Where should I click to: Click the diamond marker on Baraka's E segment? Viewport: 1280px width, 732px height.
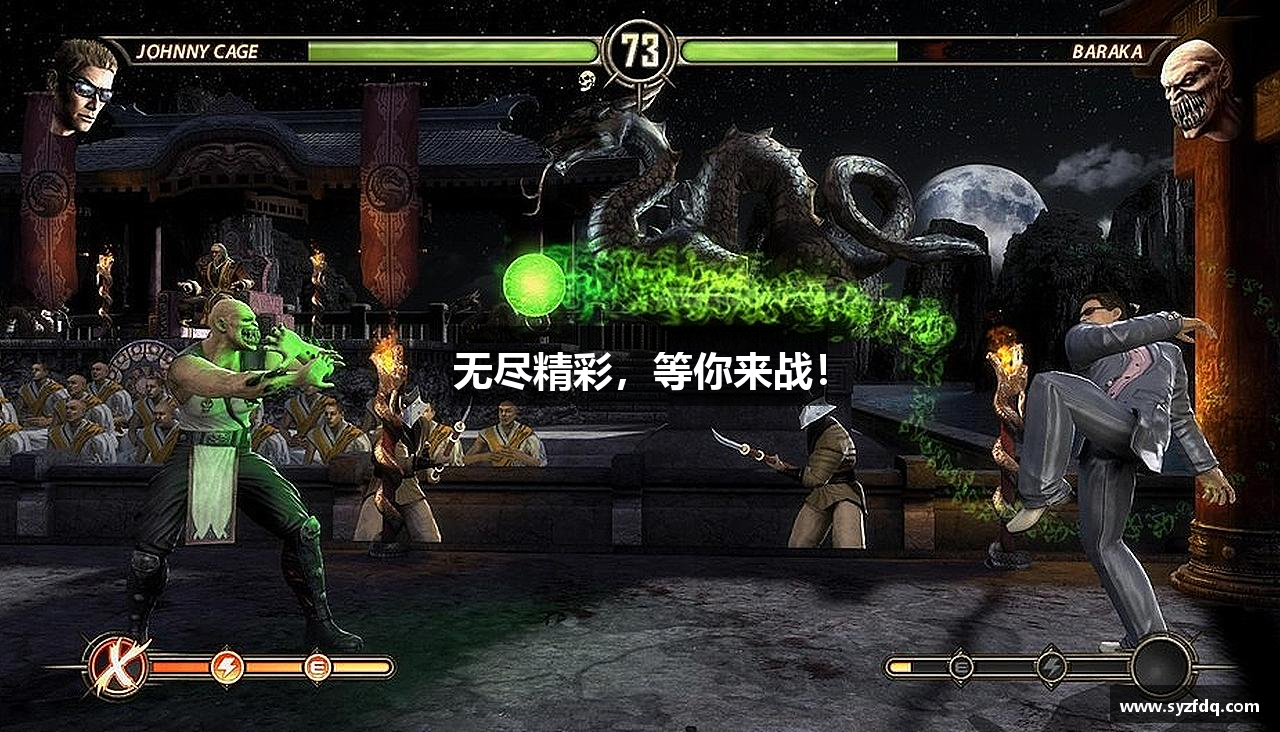(x=960, y=647)
